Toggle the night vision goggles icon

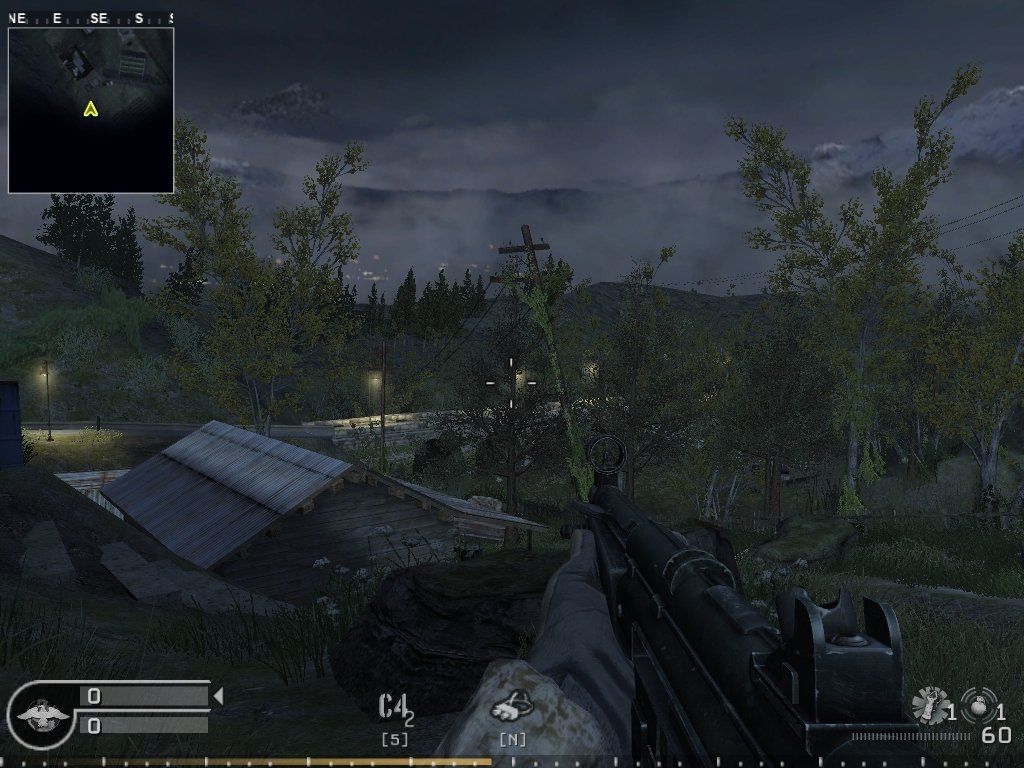[x=512, y=706]
